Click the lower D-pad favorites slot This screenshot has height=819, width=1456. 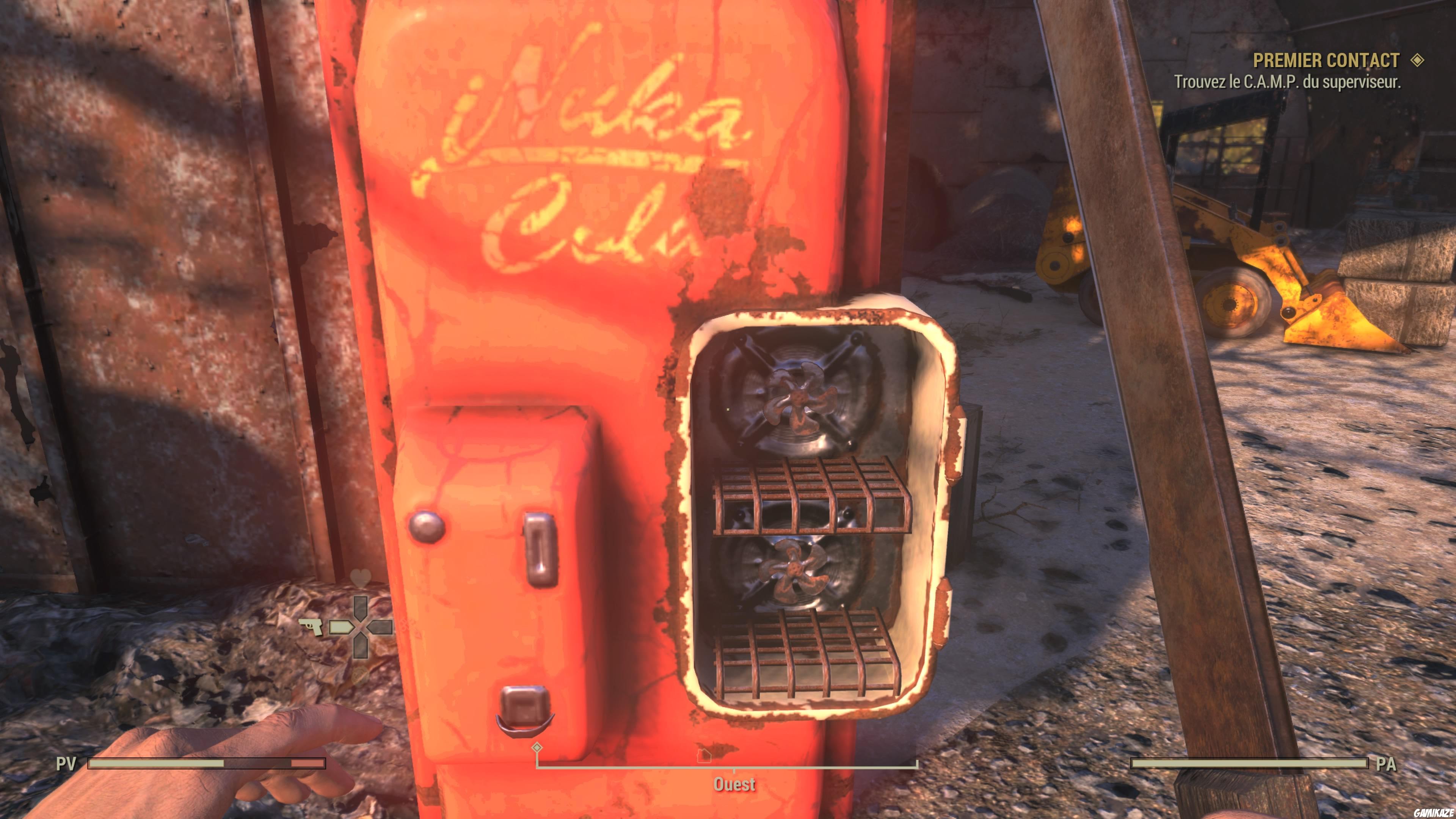tap(361, 647)
